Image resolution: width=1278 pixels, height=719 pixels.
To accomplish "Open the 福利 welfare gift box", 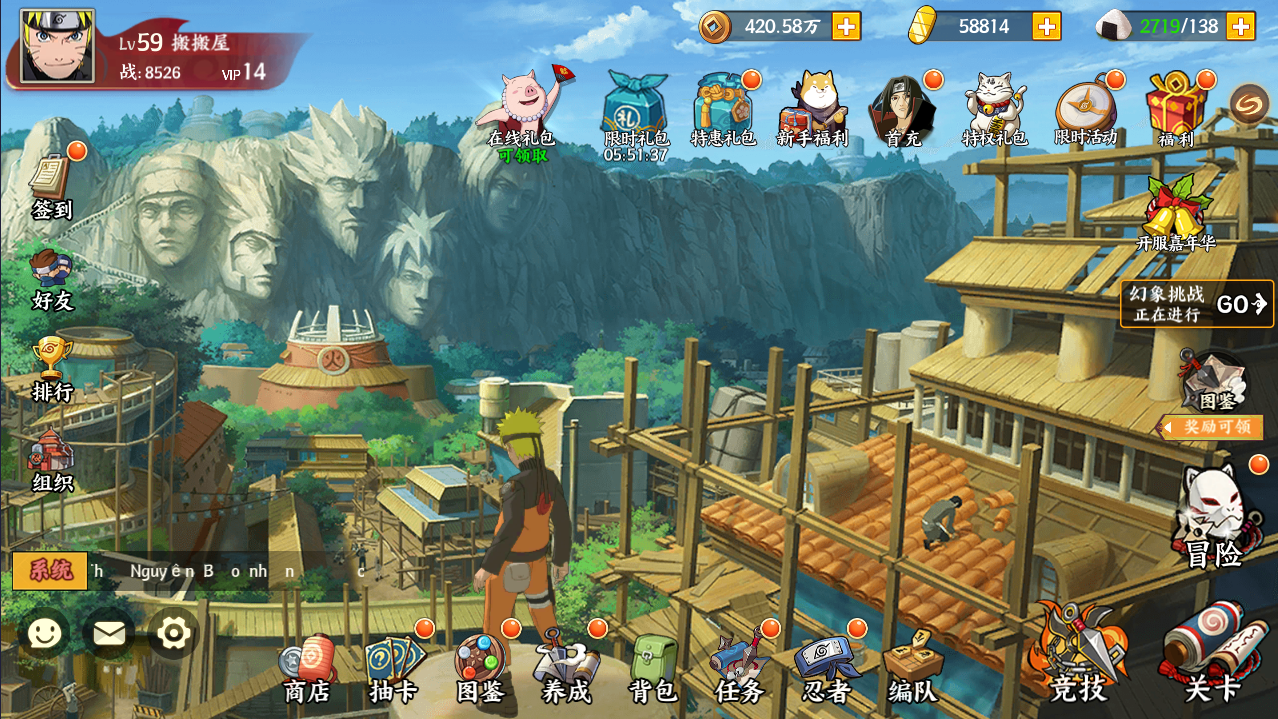I will [x=1176, y=110].
